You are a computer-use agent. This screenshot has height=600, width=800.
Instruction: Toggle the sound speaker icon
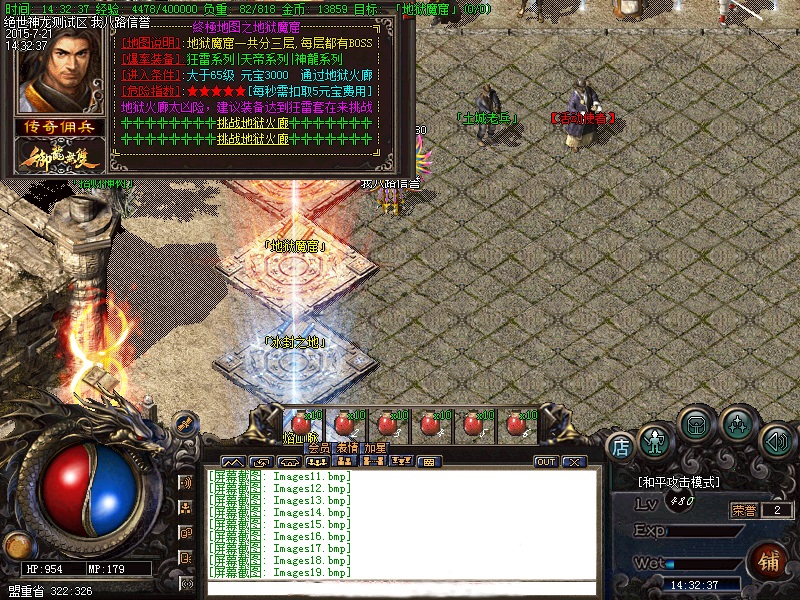[x=776, y=440]
